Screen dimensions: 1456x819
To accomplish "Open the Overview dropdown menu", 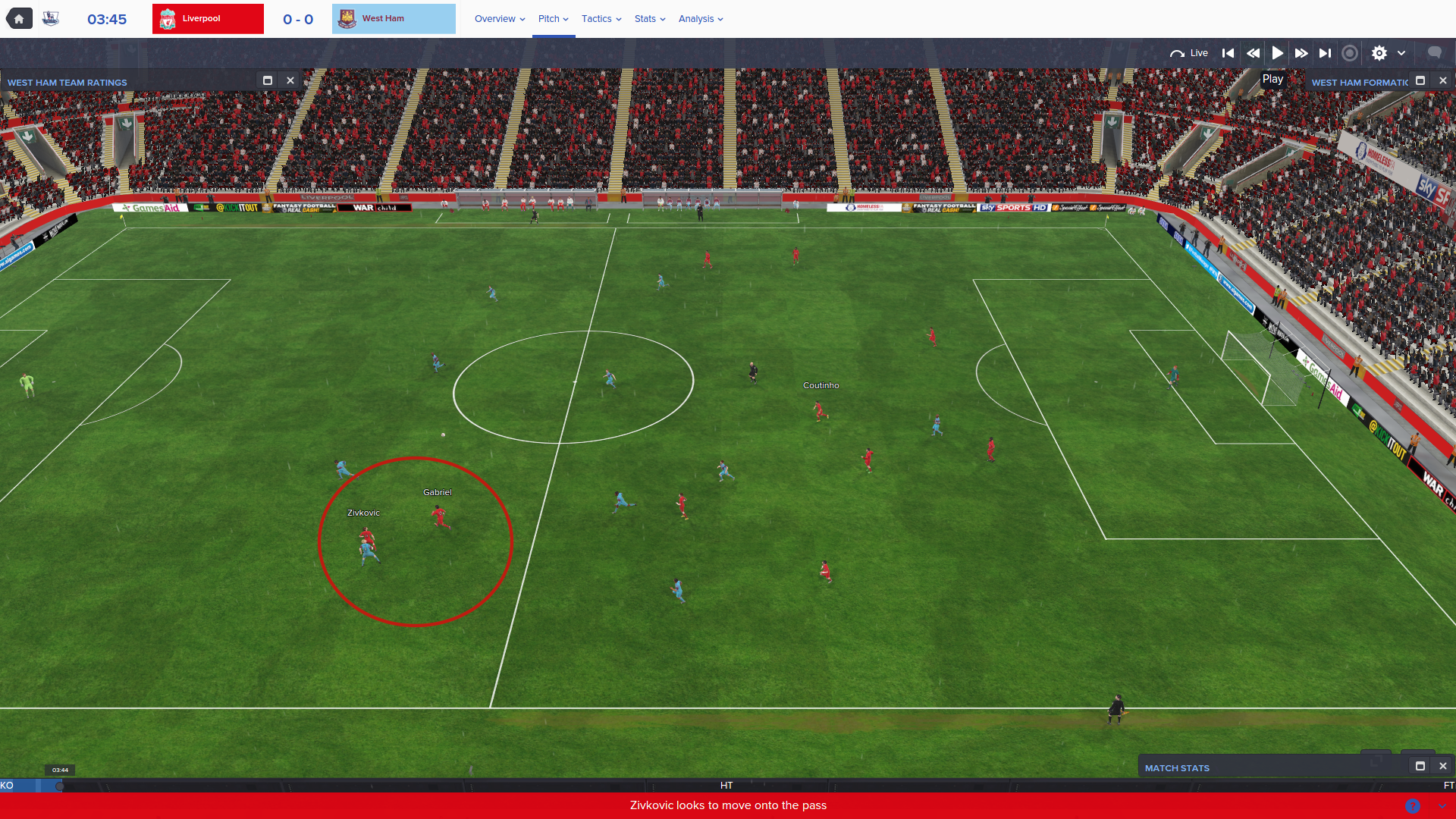I will point(500,19).
